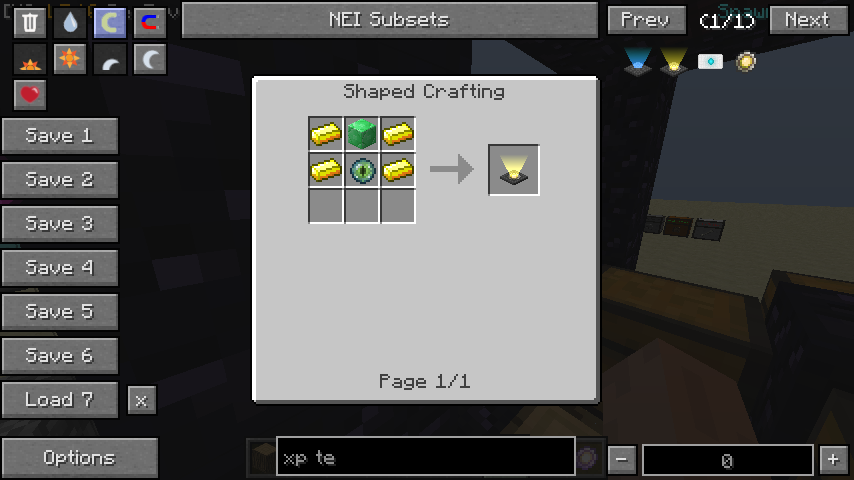Select the eye of ender ingredient slot
The height and width of the screenshot is (480, 854).
(x=362, y=170)
